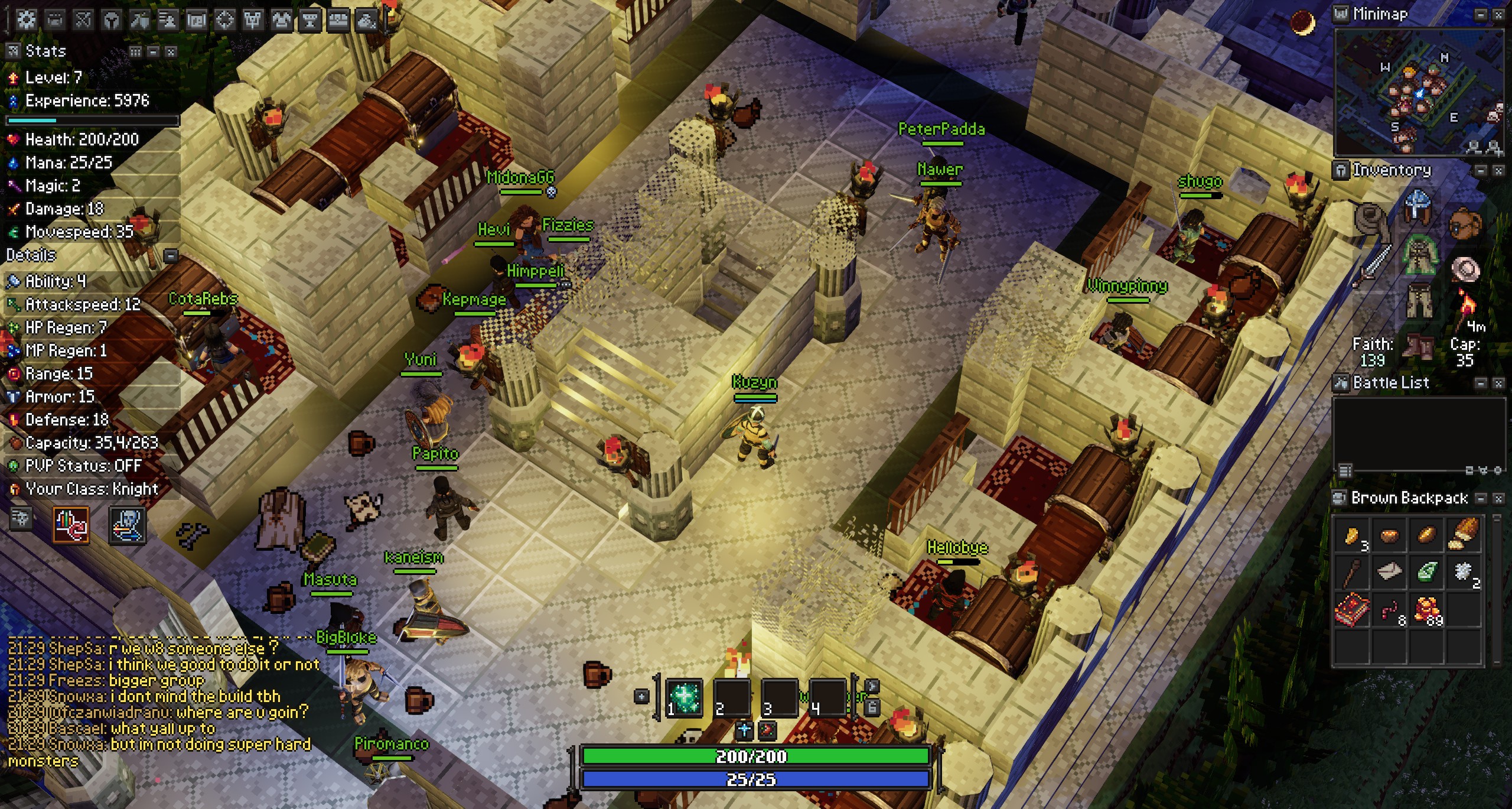Close the Battle List panel
Image resolution: width=1512 pixels, height=809 pixels.
click(1498, 384)
